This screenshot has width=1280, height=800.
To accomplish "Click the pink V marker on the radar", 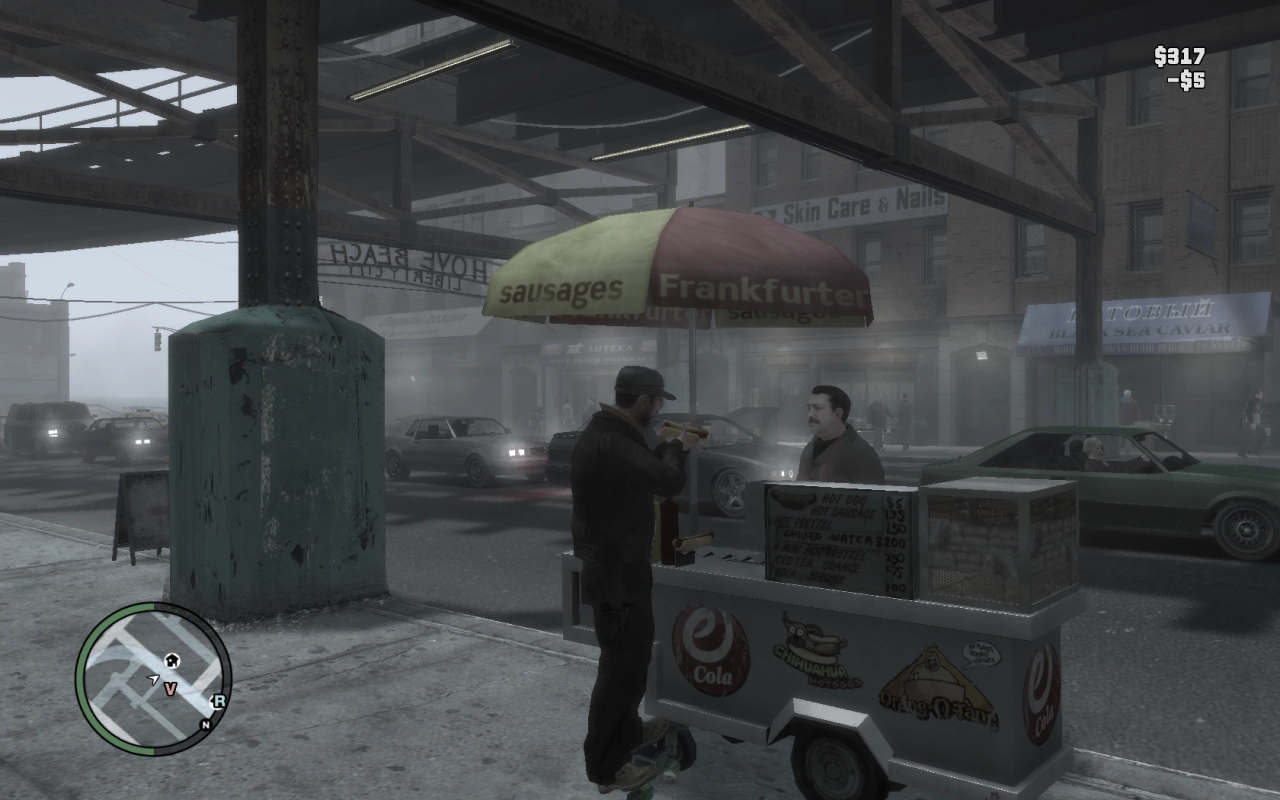I will 170,688.
